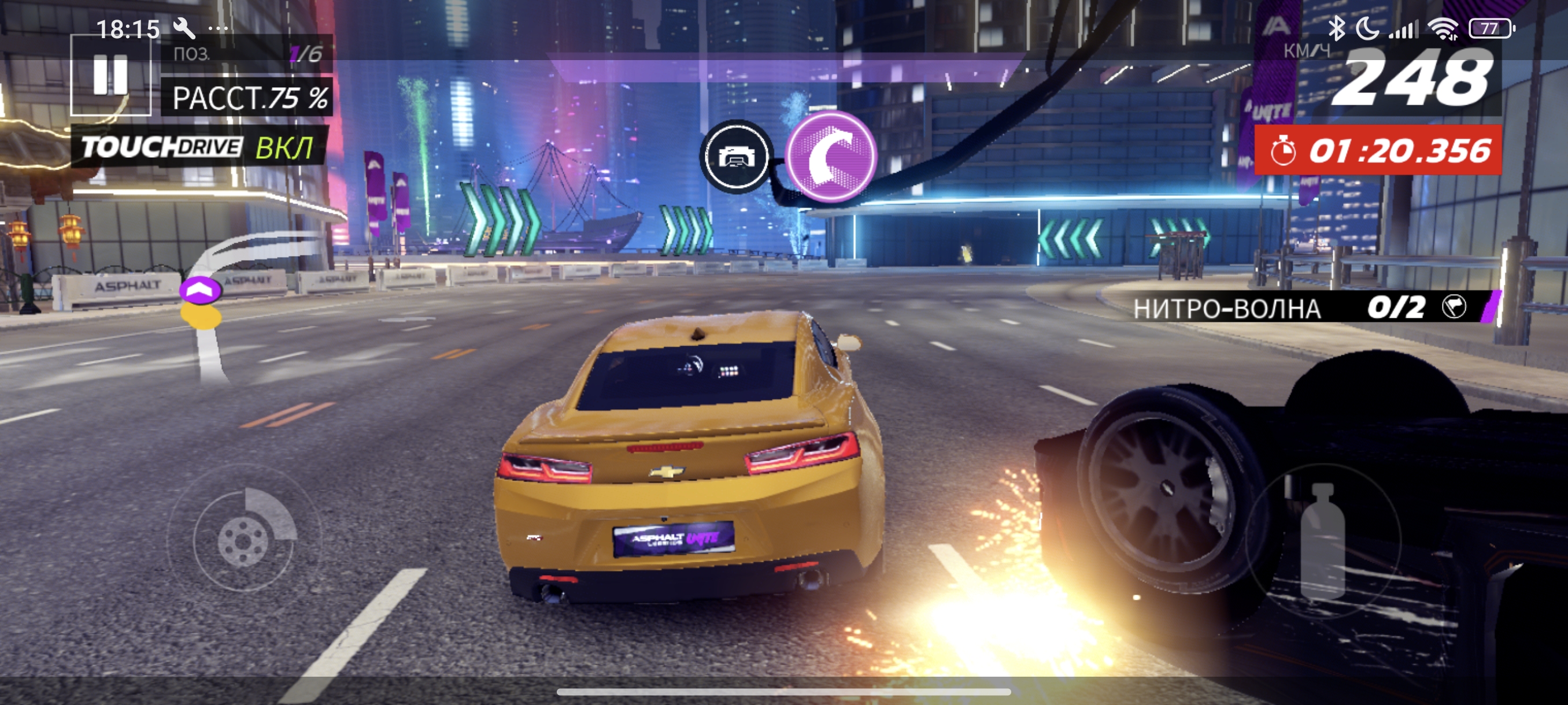
Task: Pause the race
Action: 110,75
